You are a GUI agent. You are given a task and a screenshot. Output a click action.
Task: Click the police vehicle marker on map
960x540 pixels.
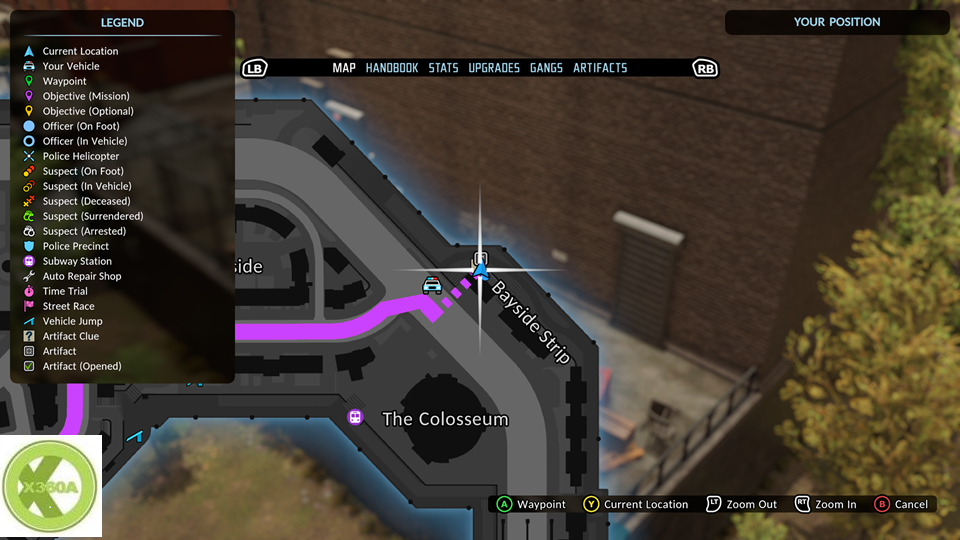(x=432, y=285)
